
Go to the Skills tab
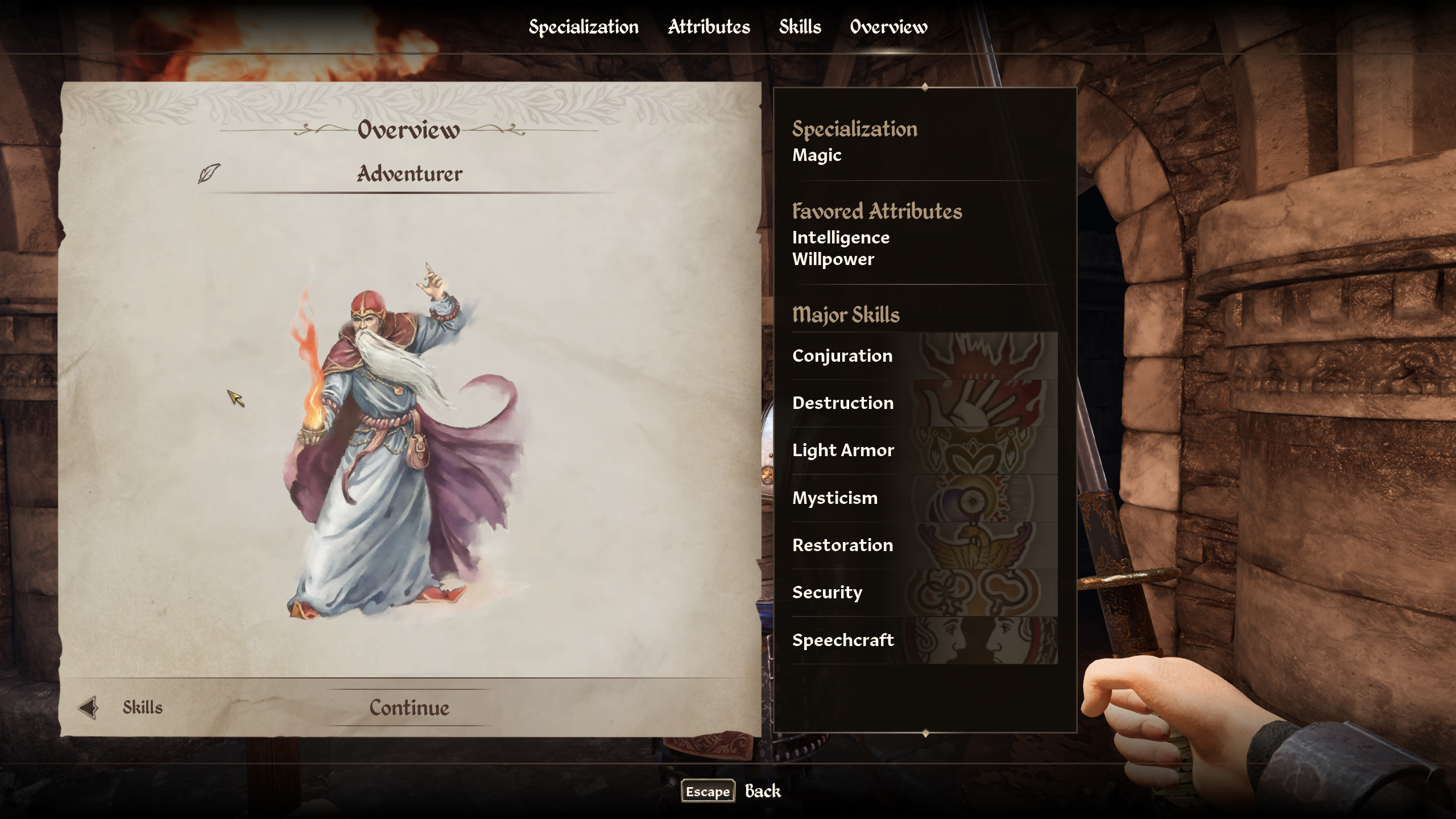pos(800,27)
